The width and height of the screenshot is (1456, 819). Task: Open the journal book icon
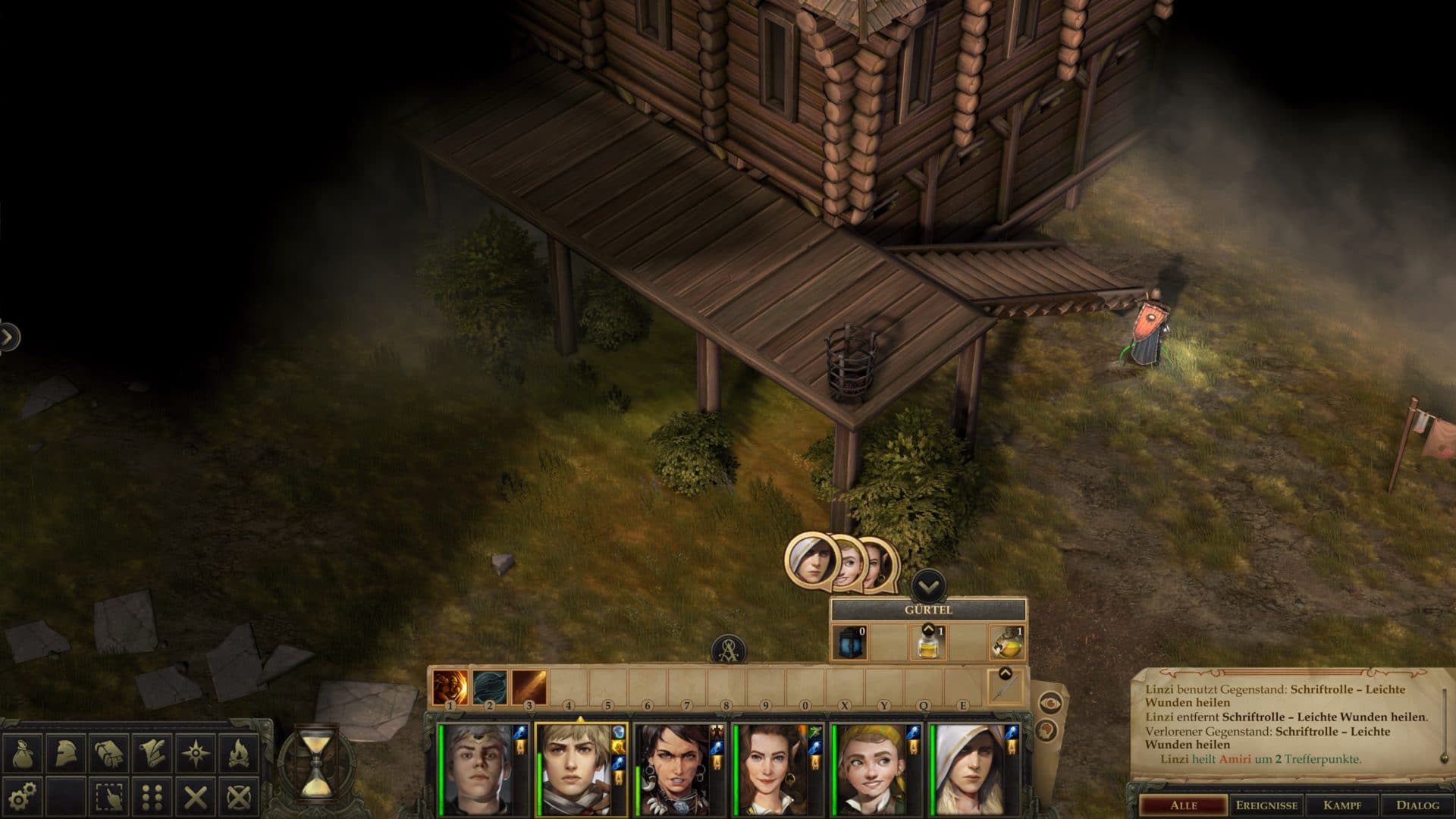click(108, 753)
